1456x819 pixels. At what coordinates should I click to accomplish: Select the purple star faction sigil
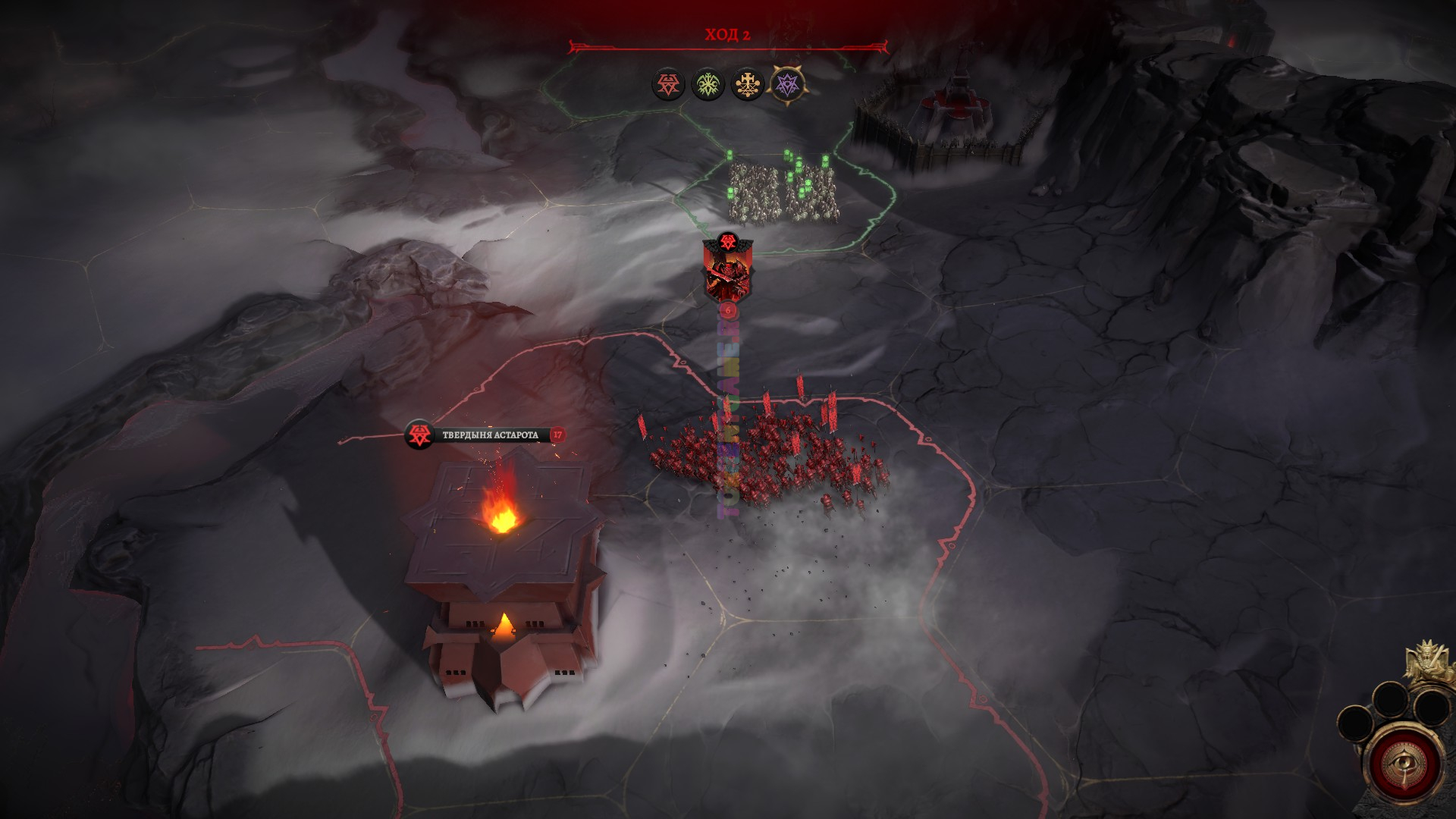[x=786, y=83]
